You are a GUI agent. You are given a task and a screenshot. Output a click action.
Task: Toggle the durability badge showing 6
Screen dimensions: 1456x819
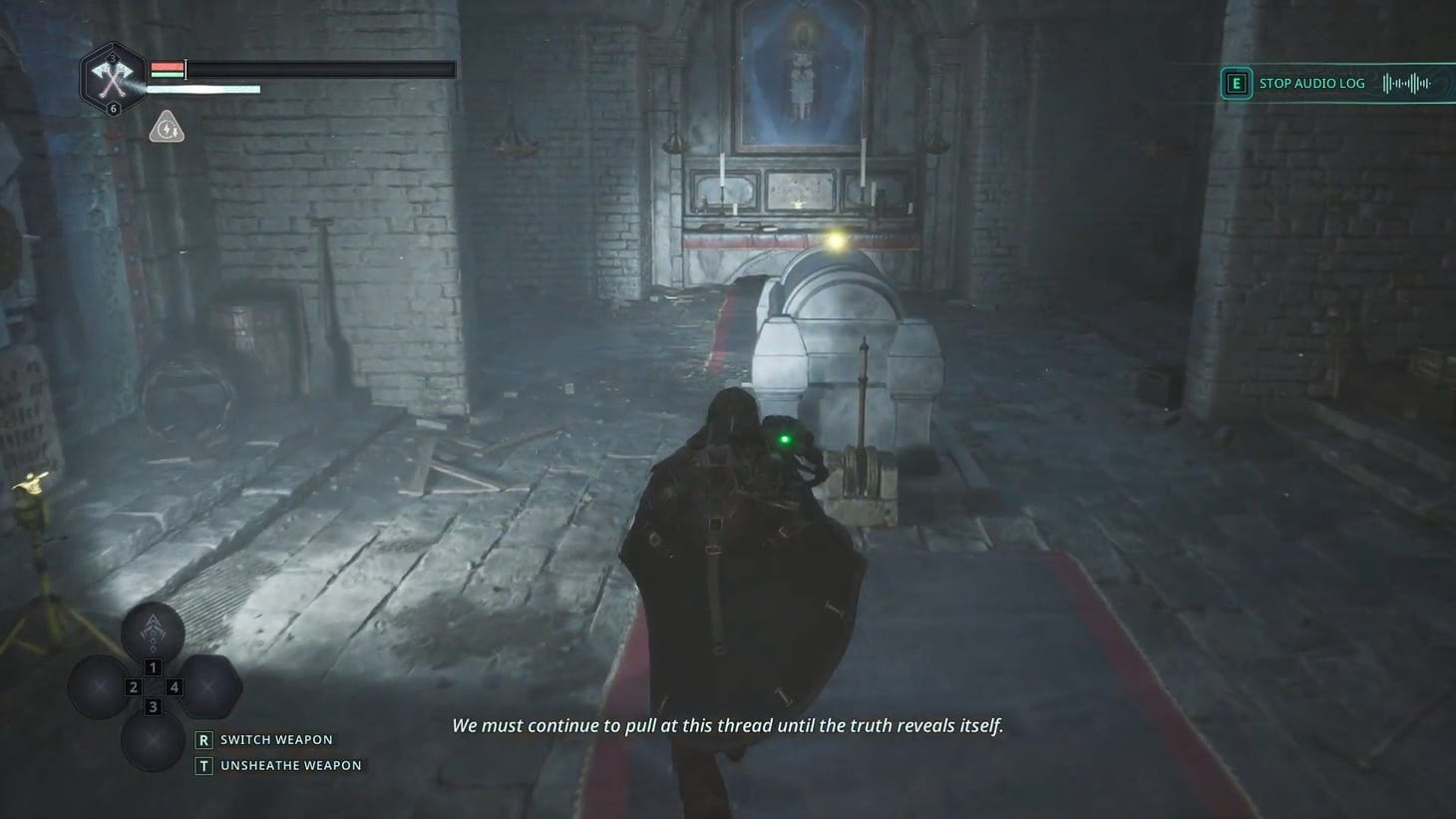[x=114, y=107]
